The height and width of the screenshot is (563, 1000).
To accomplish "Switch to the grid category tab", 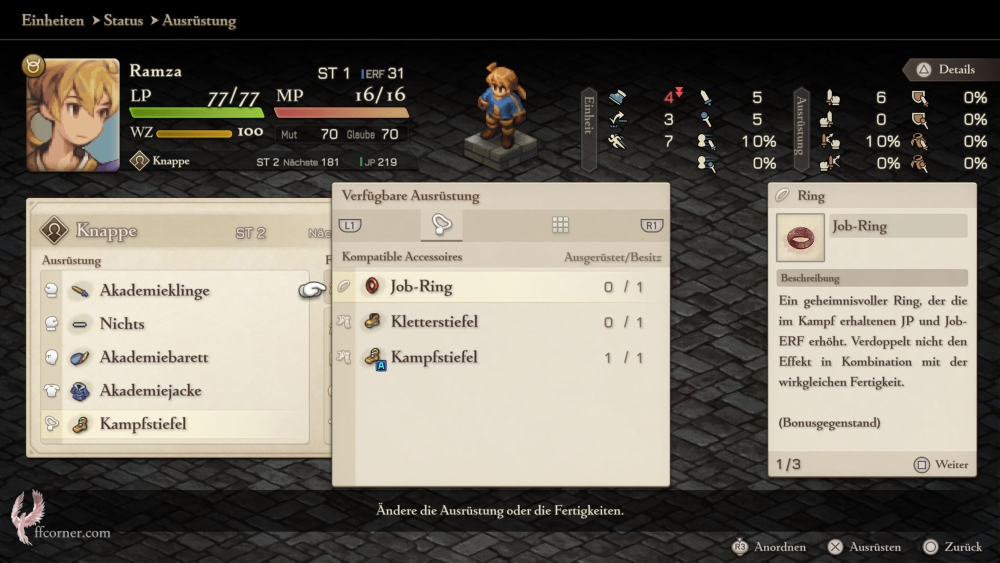I will point(561,225).
